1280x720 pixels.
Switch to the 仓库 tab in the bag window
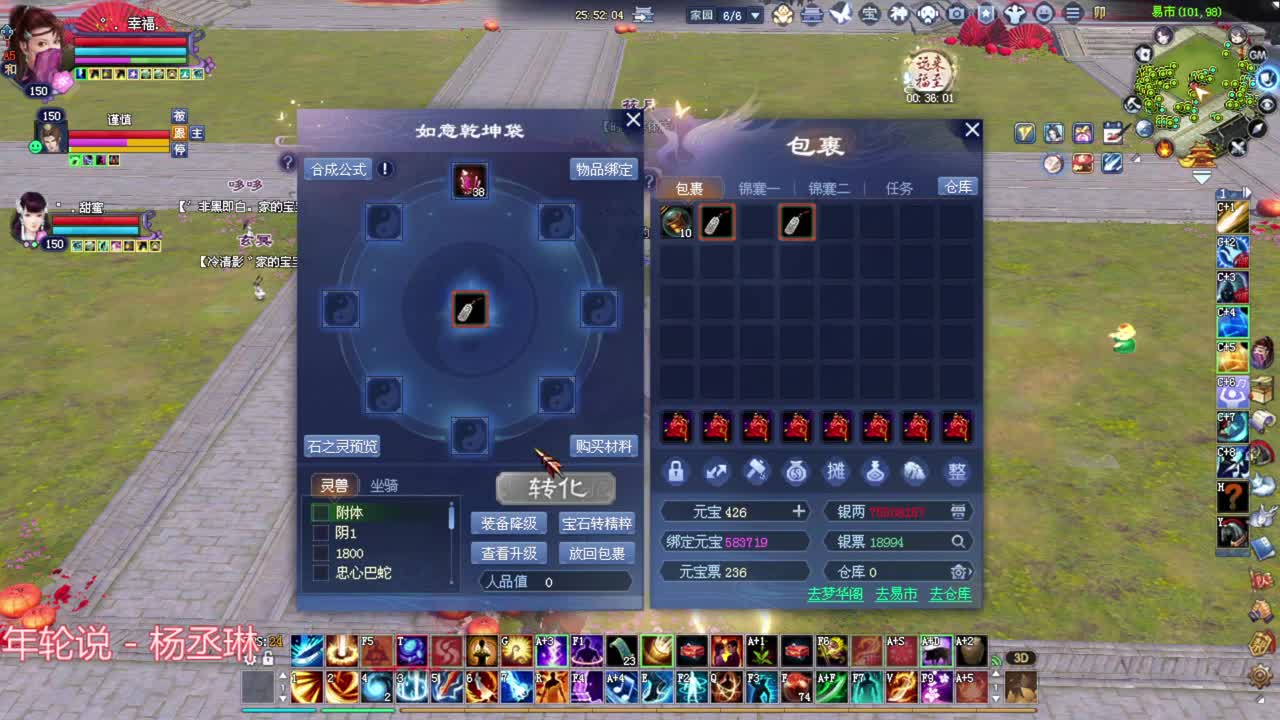click(955, 187)
